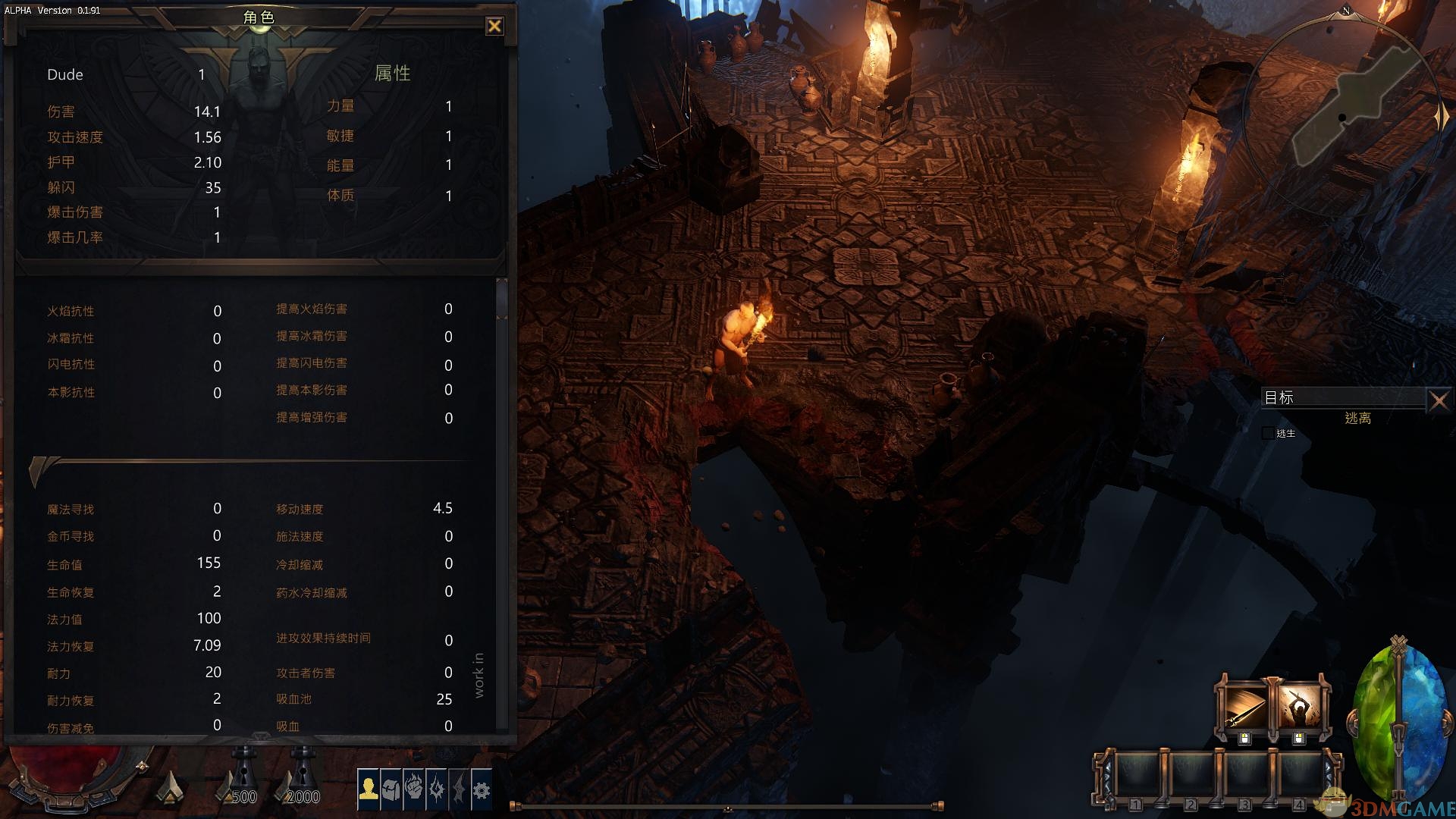The width and height of the screenshot is (1456, 819).
Task: Open the spiked rune passive tree icon
Action: point(436,789)
